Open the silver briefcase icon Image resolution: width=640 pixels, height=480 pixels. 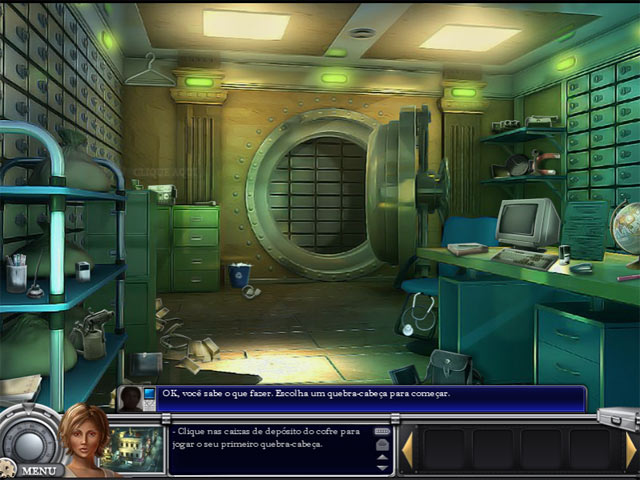pyautogui.click(x=617, y=415)
